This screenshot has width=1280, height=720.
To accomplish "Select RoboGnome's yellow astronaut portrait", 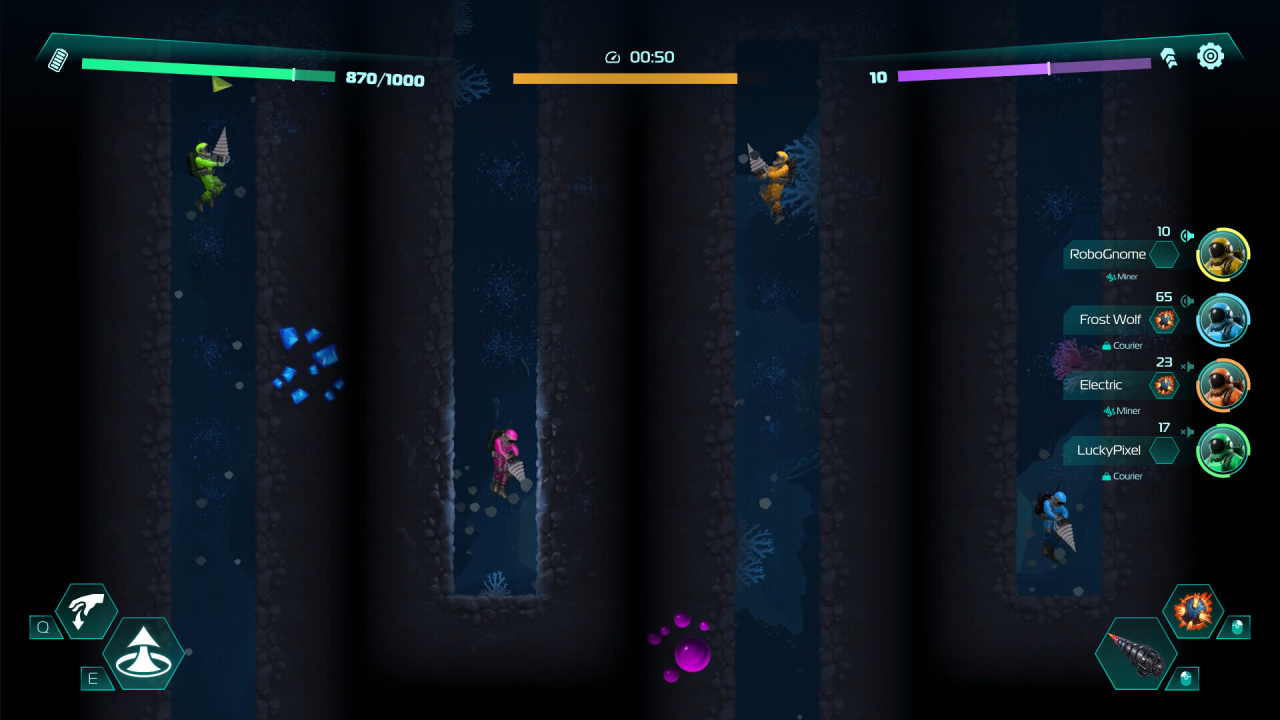I will click(x=1222, y=254).
